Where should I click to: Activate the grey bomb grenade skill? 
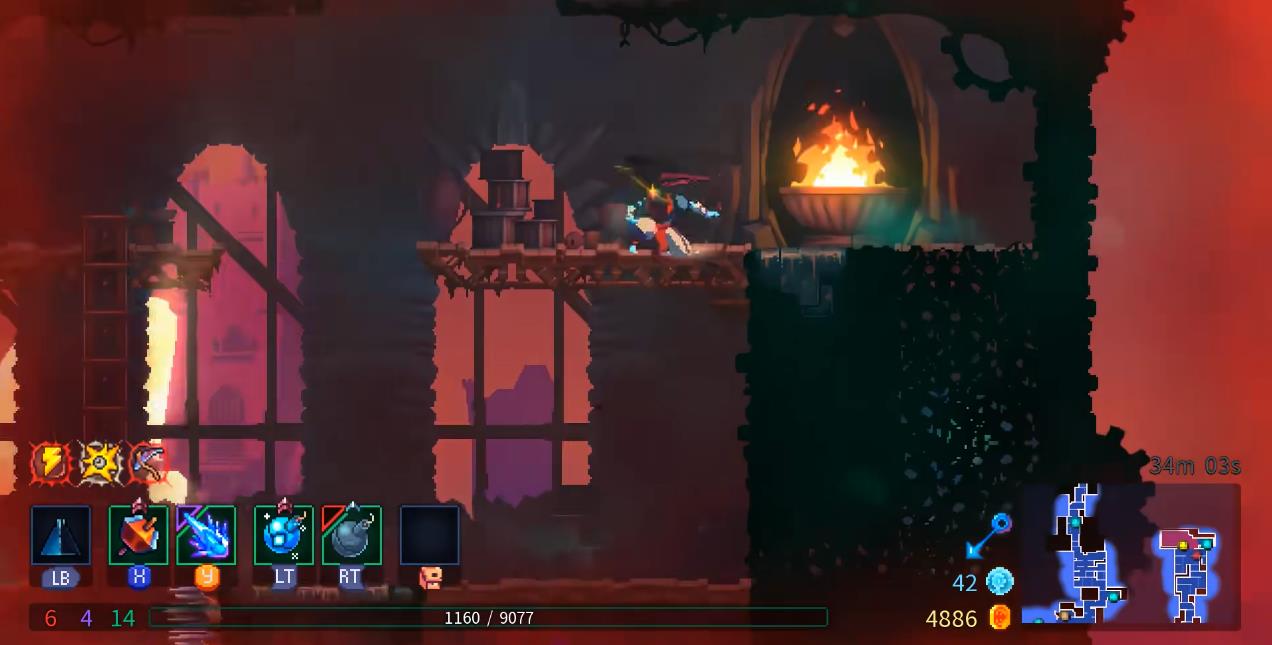pyautogui.click(x=351, y=535)
